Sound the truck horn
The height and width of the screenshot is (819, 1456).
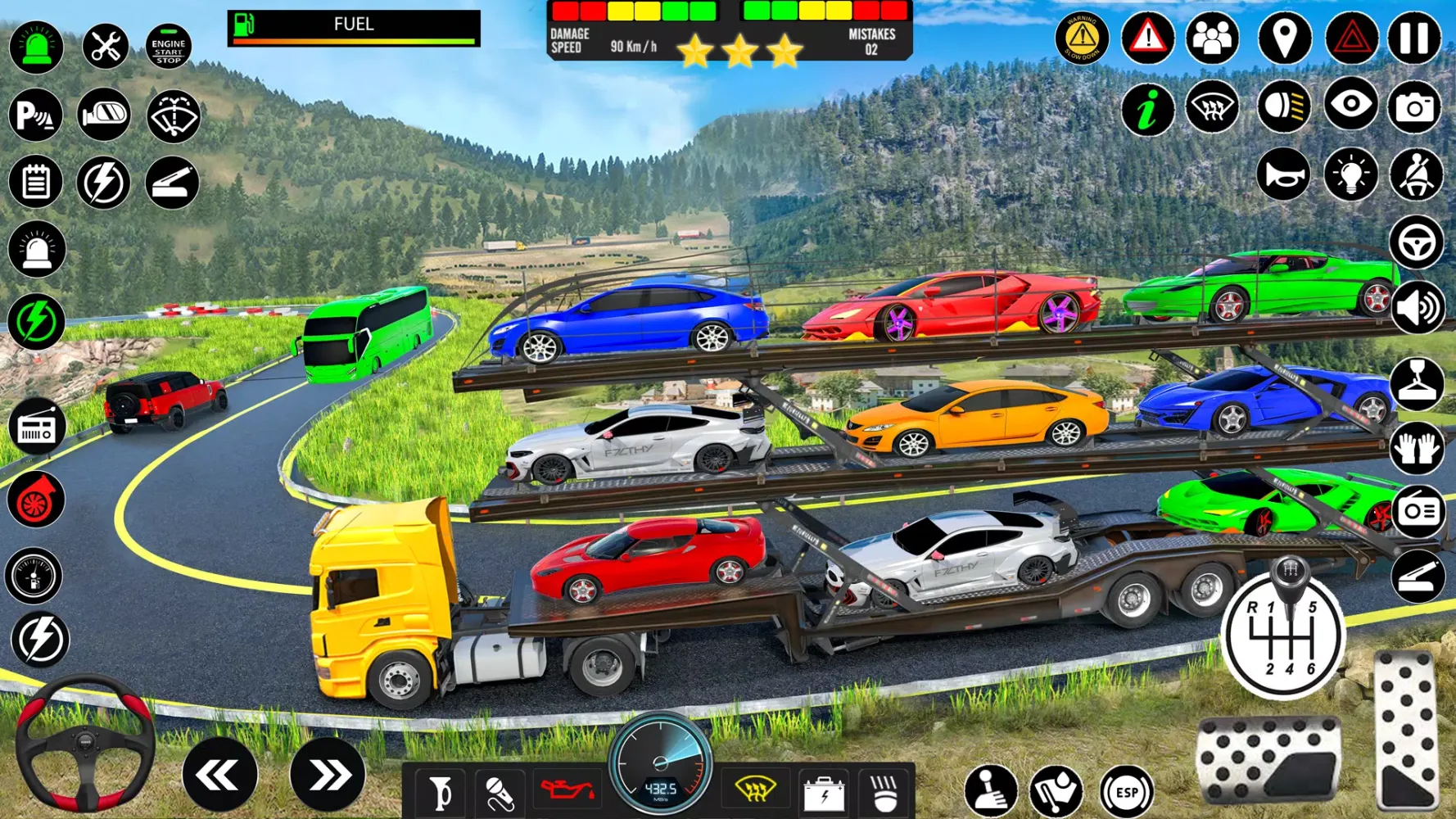point(1284,174)
